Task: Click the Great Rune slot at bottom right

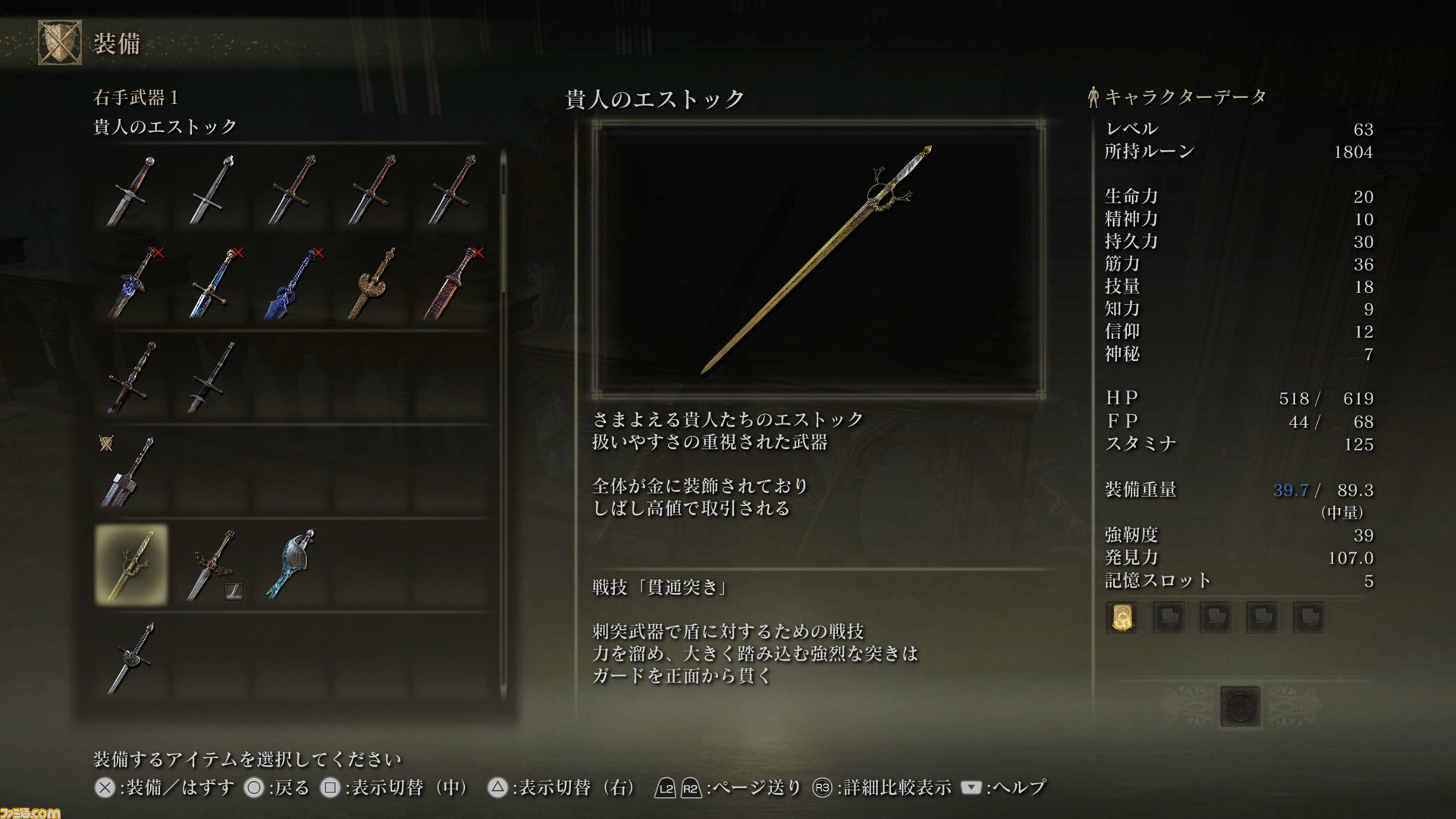Action: pyautogui.click(x=1241, y=707)
